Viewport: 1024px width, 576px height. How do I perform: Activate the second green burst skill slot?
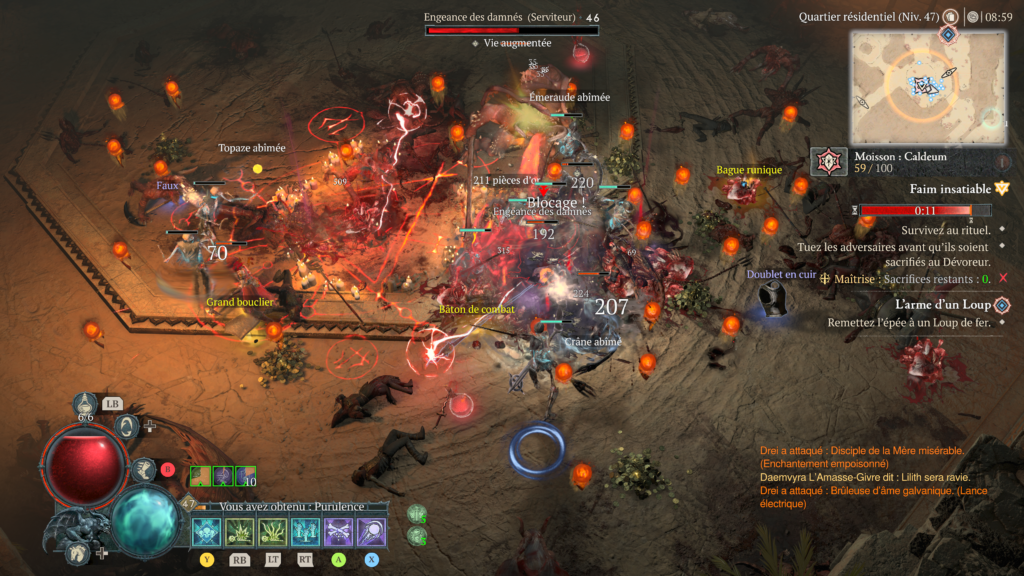(x=239, y=531)
